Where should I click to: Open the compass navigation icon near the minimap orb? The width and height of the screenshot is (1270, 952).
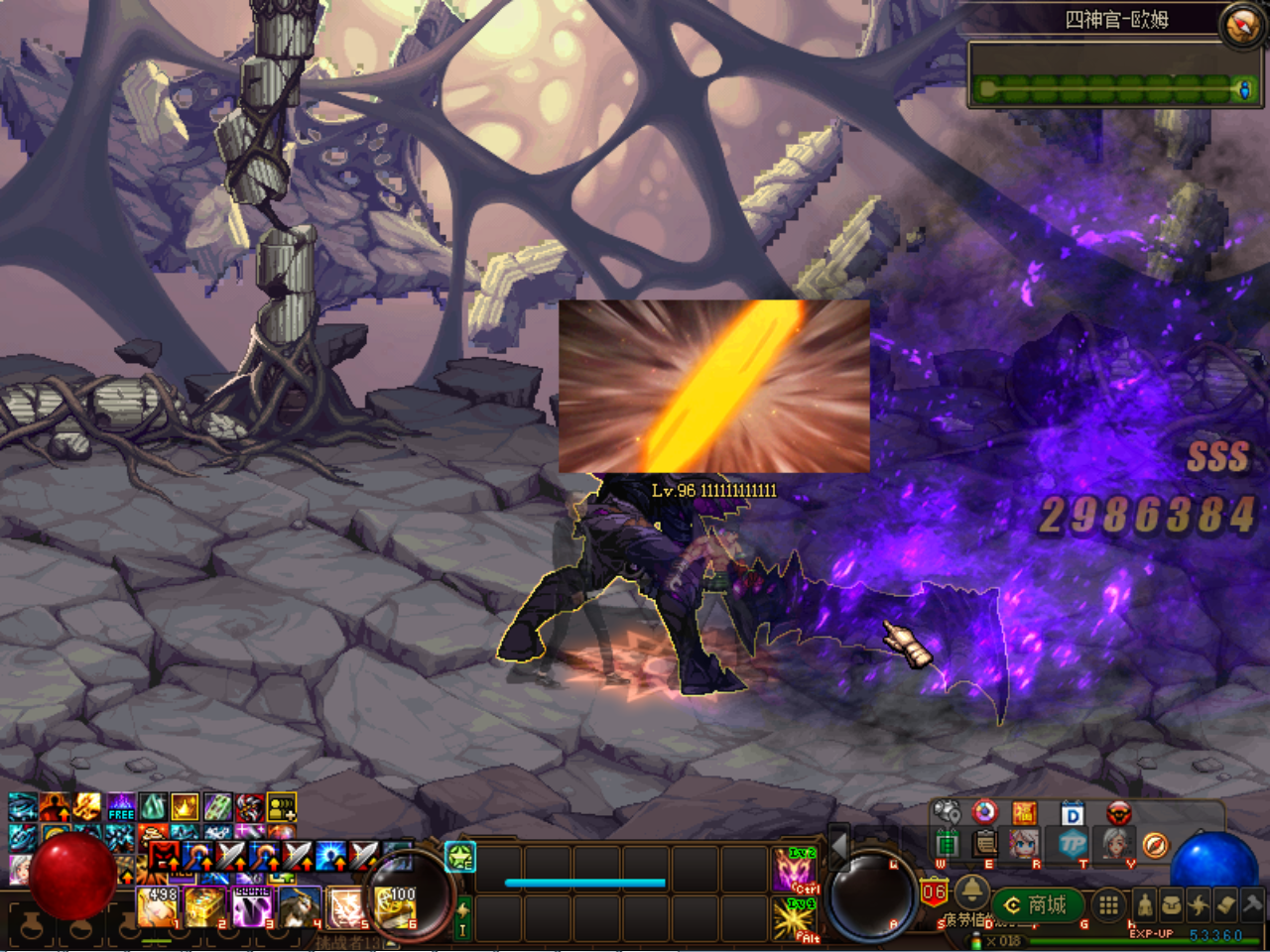(1155, 845)
